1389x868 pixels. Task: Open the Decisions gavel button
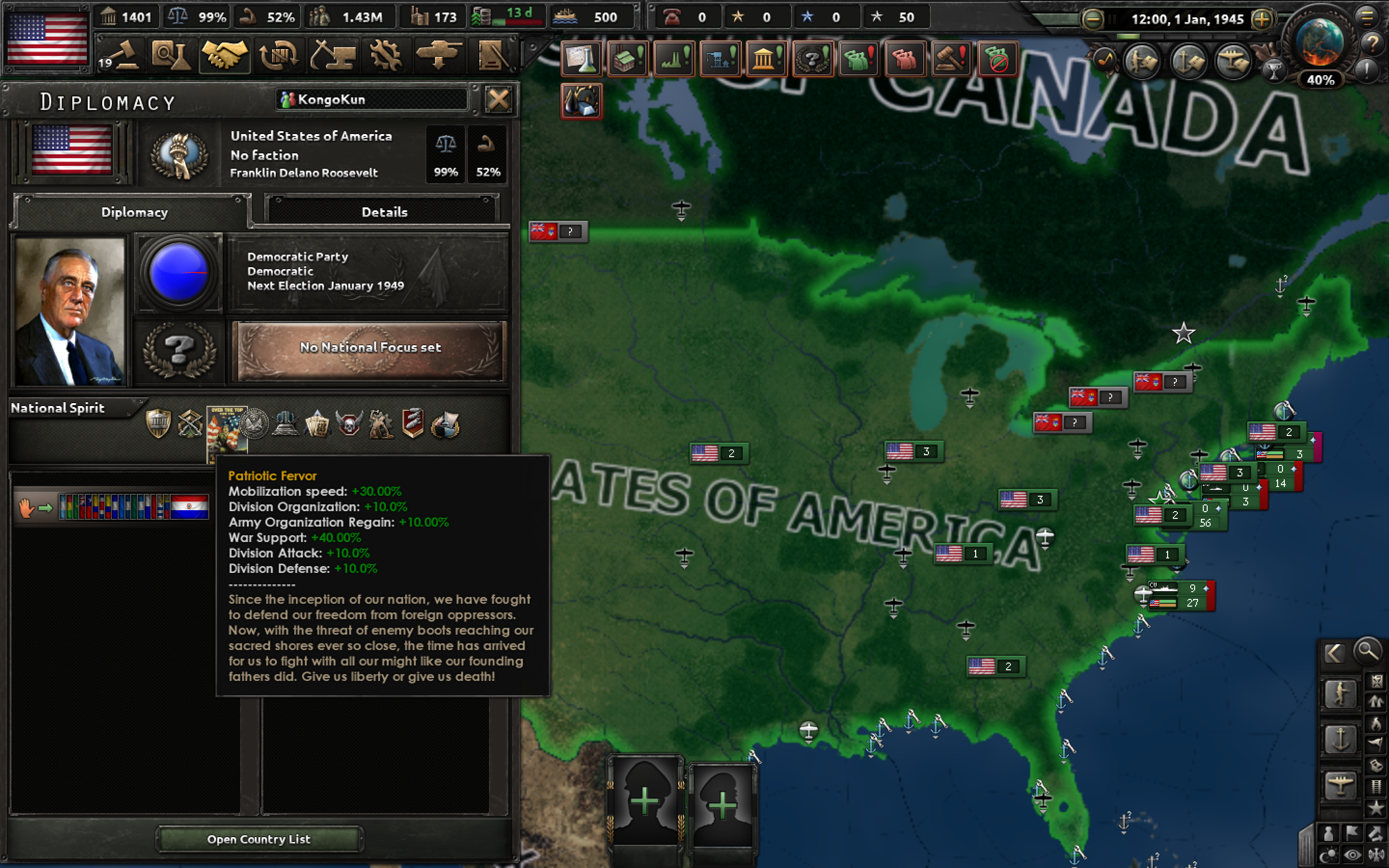pos(120,55)
